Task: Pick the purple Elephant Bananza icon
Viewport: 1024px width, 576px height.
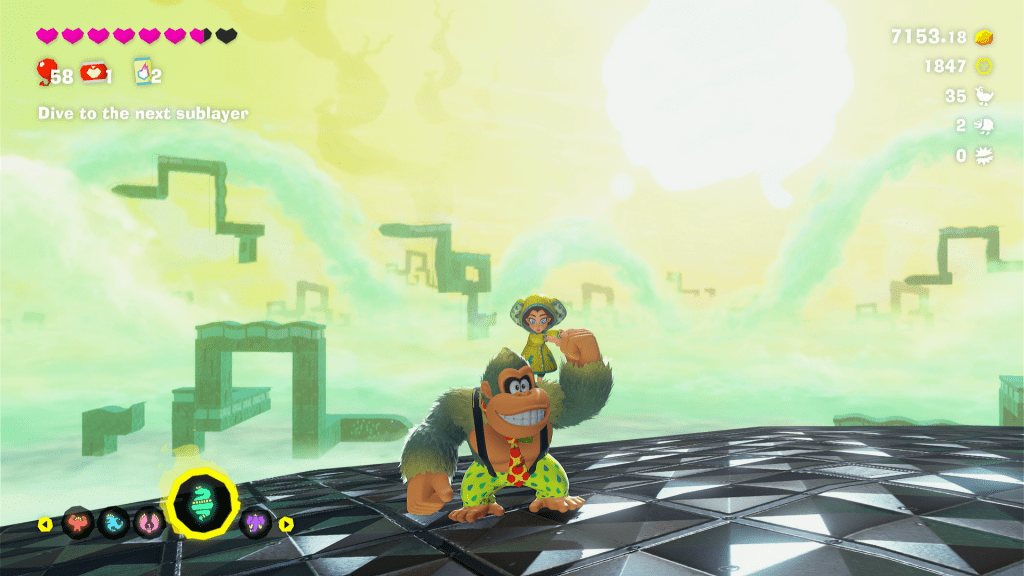Action: (256, 522)
